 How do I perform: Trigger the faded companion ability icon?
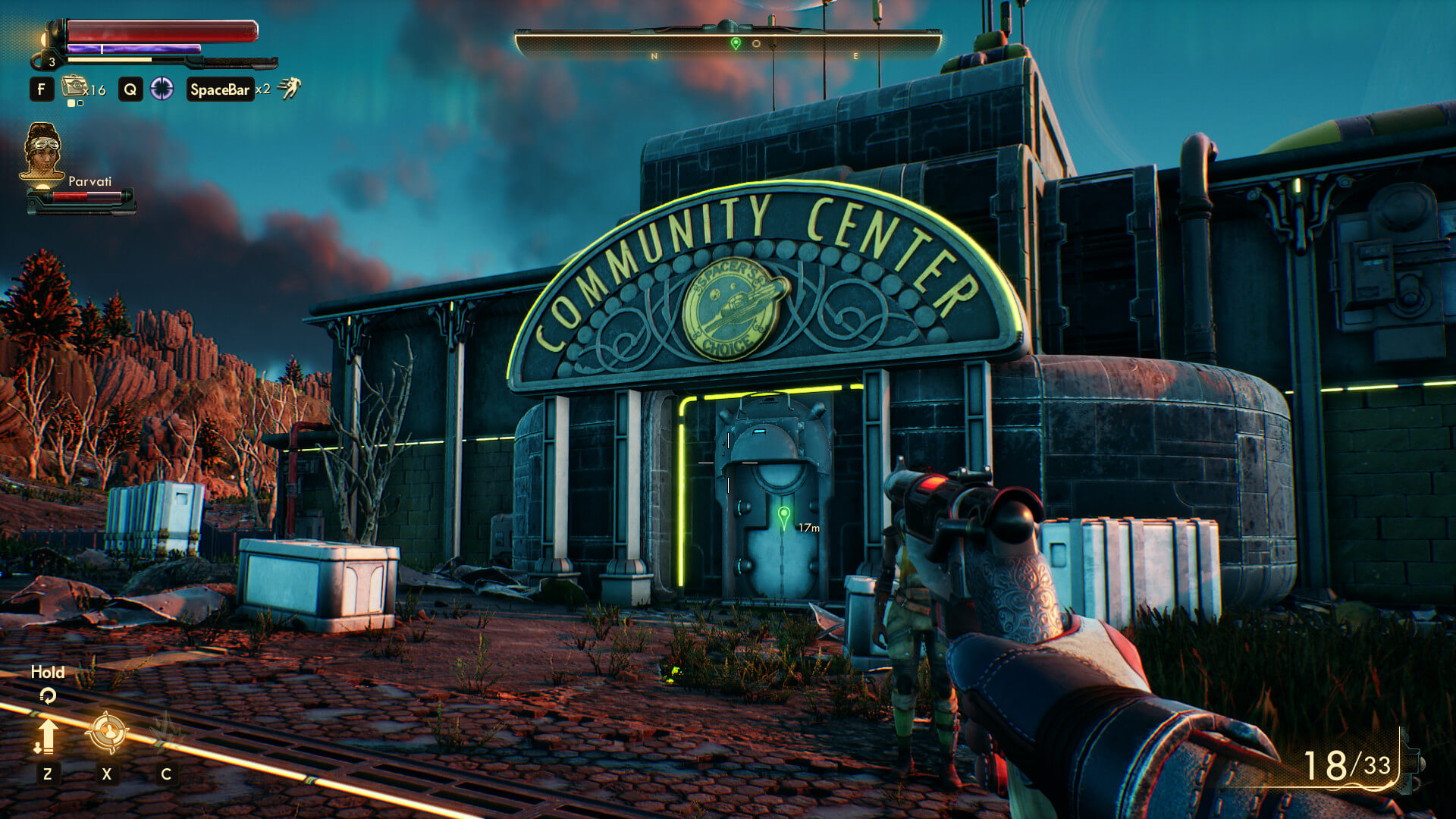pos(166,731)
